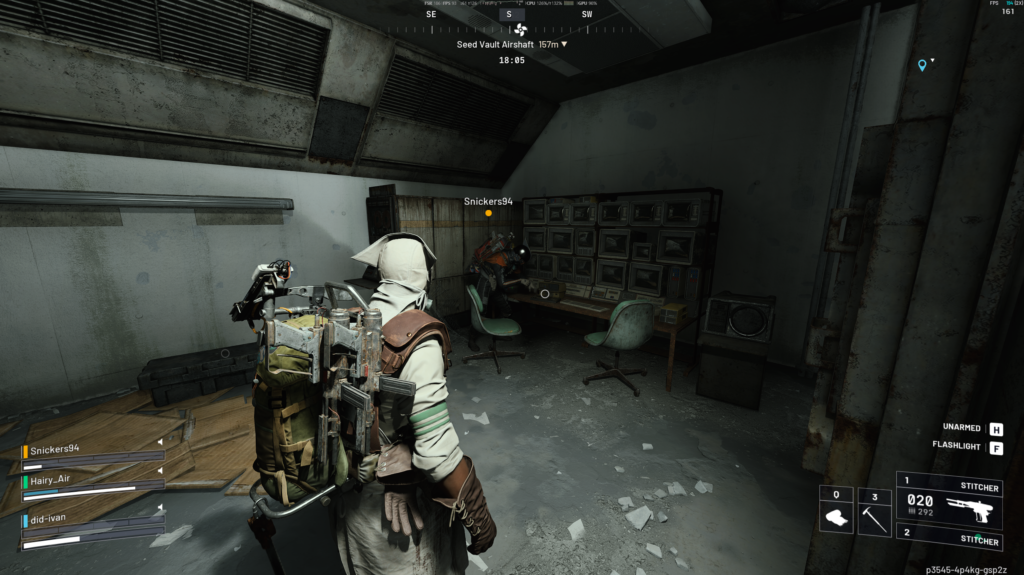Click the Seed Vault Airshaft objective tracker
The image size is (1024, 575).
(512, 45)
